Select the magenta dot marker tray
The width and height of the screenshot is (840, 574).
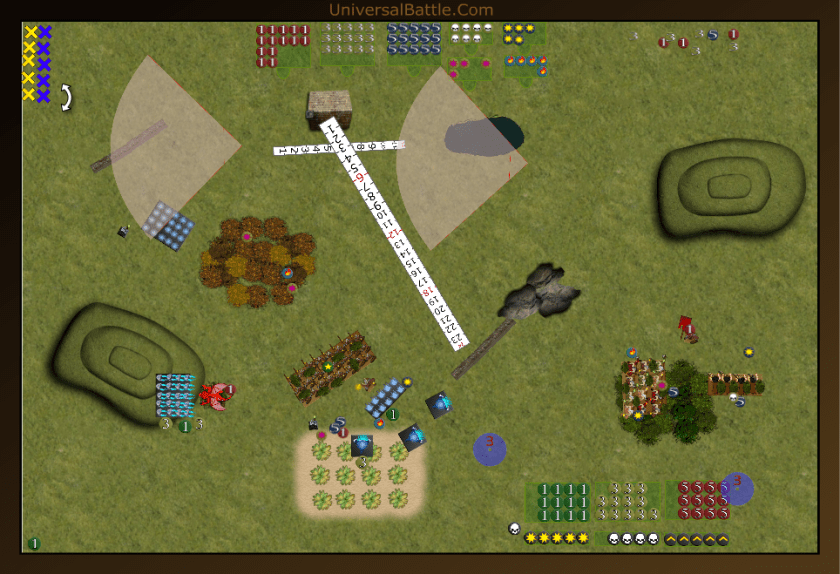coord(470,68)
